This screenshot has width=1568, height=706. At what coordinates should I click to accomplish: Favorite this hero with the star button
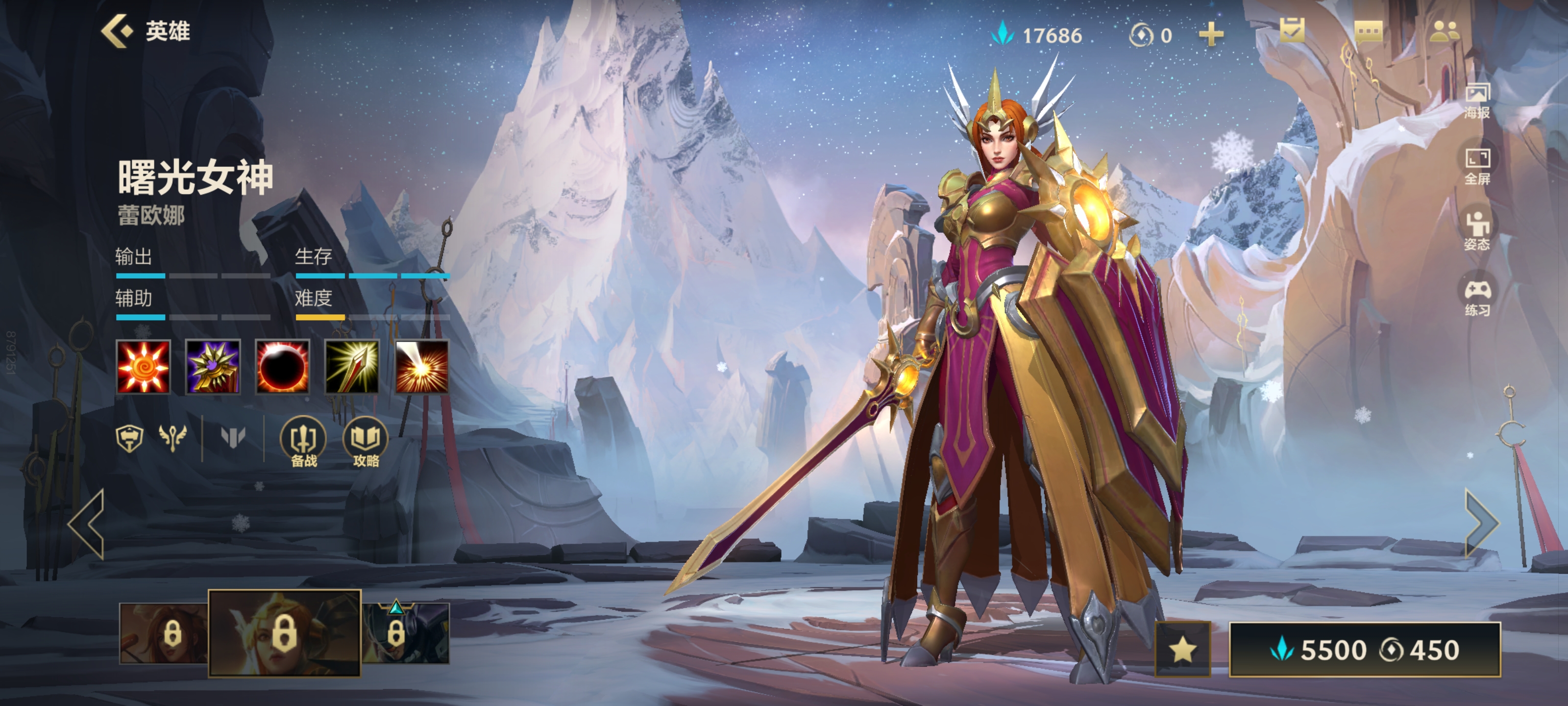[x=1182, y=649]
